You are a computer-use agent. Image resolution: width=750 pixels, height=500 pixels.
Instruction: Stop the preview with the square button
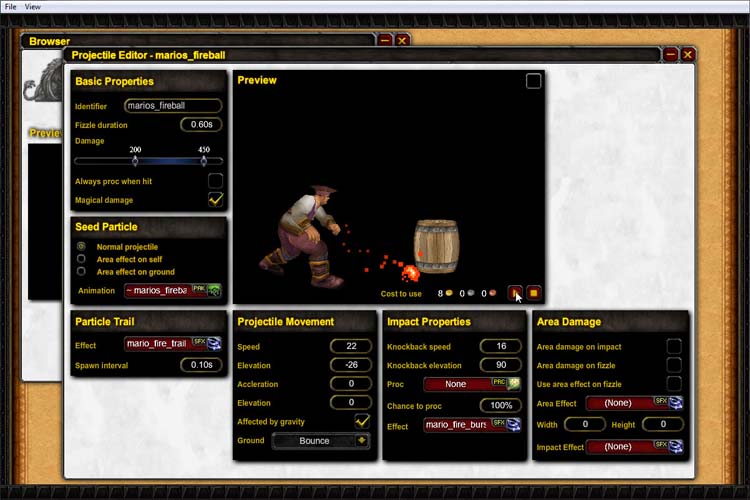(x=534, y=293)
